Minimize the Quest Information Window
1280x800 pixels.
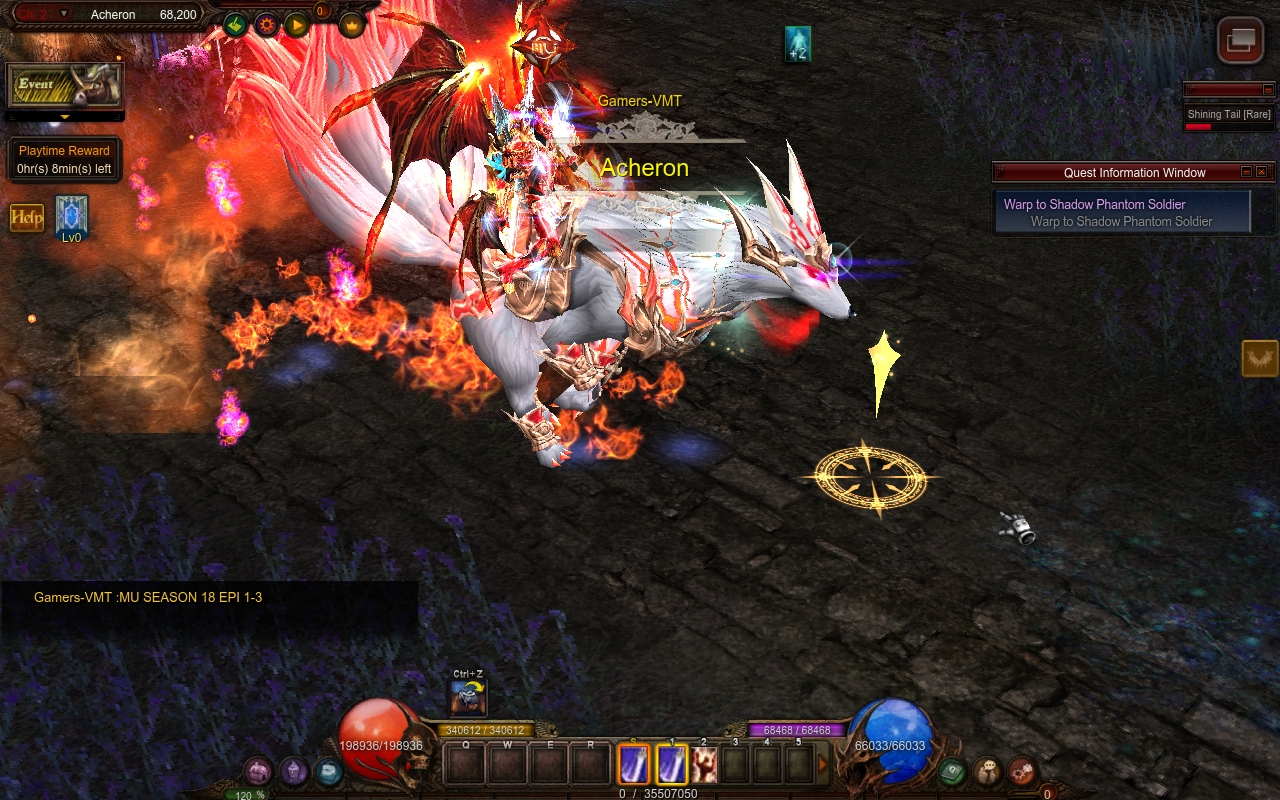(x=1246, y=172)
